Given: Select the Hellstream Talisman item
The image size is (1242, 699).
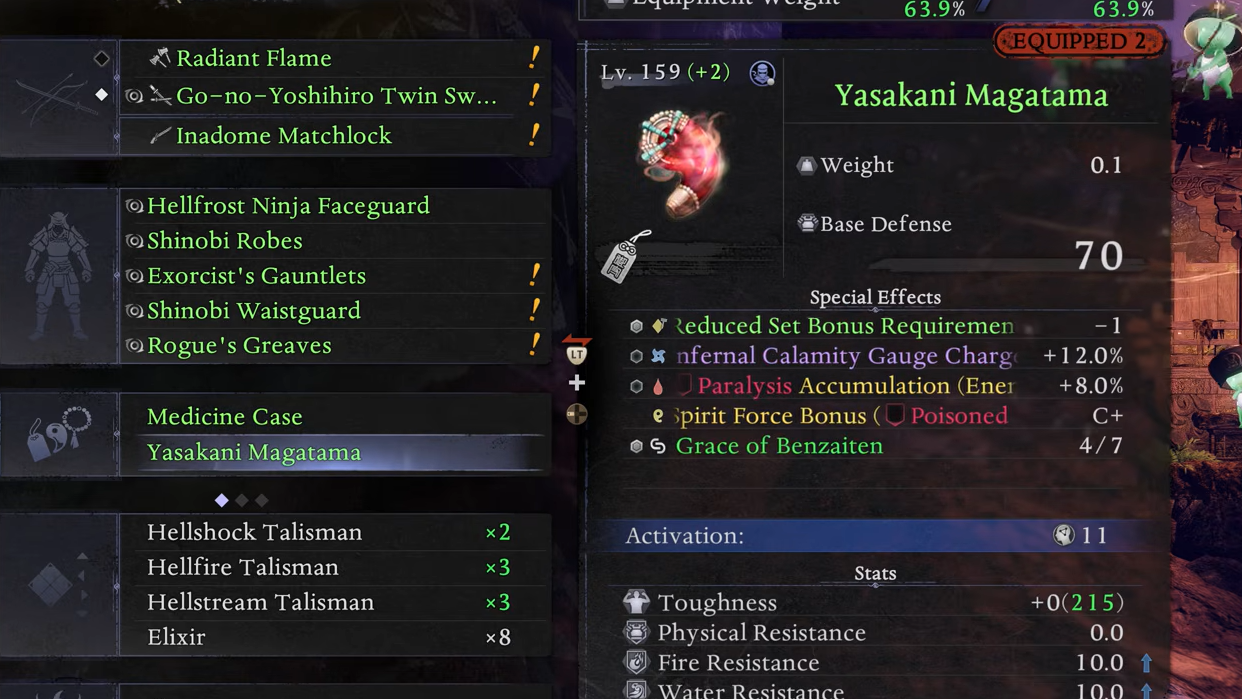Looking at the screenshot, I should coord(260,602).
